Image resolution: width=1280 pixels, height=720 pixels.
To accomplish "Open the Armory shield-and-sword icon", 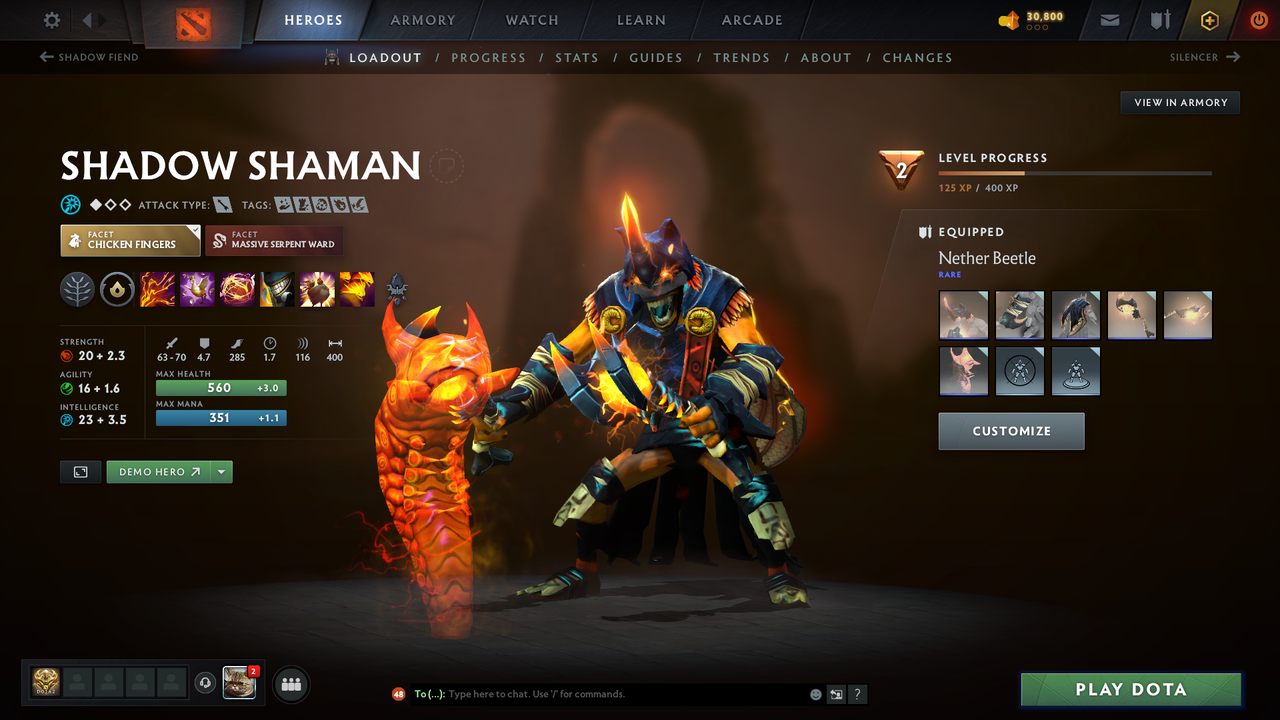I will (1158, 19).
